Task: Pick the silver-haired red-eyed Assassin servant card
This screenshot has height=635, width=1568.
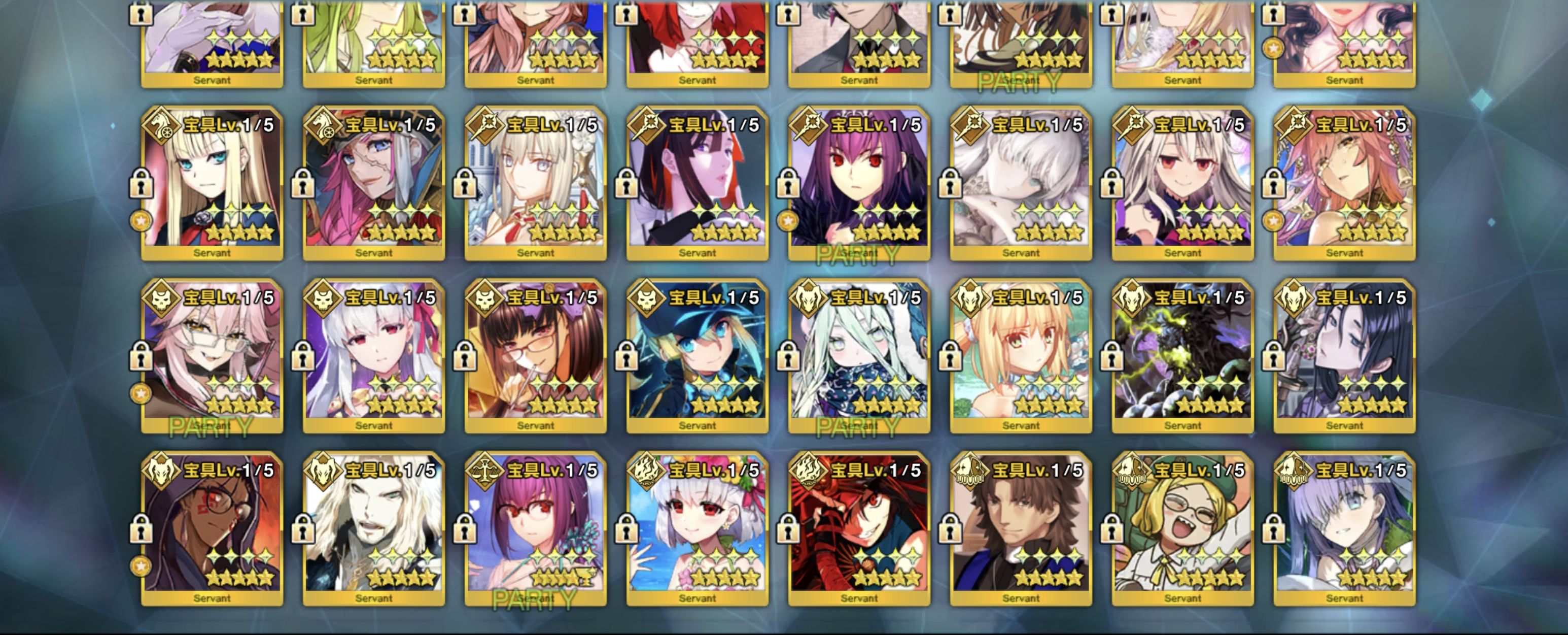Action: (374, 355)
